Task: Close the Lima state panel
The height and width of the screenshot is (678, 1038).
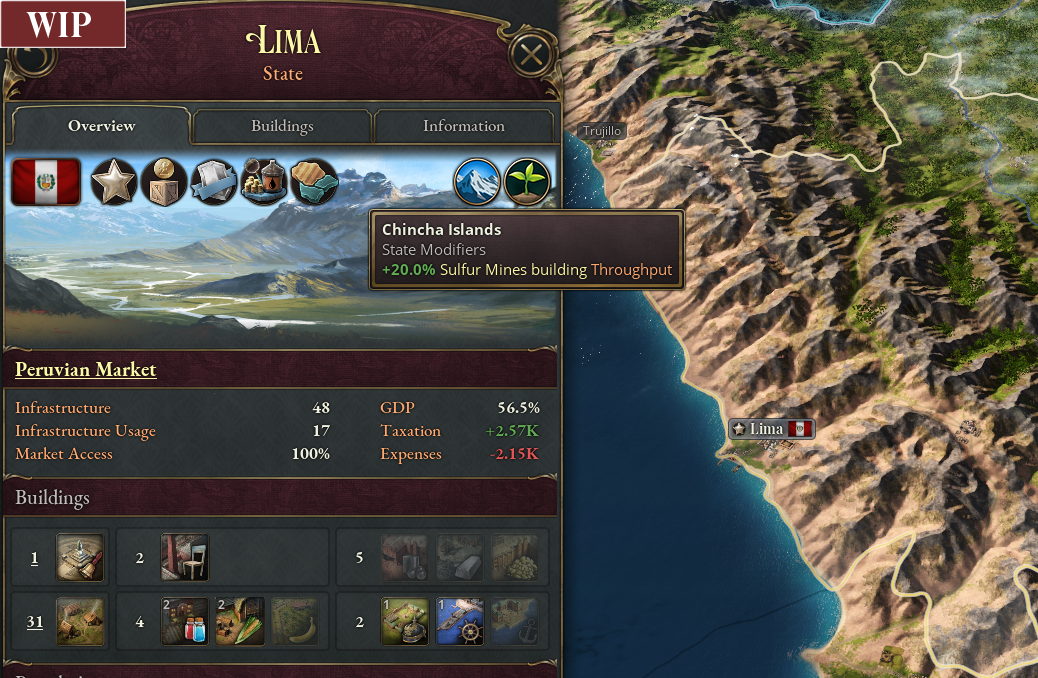Action: (531, 54)
